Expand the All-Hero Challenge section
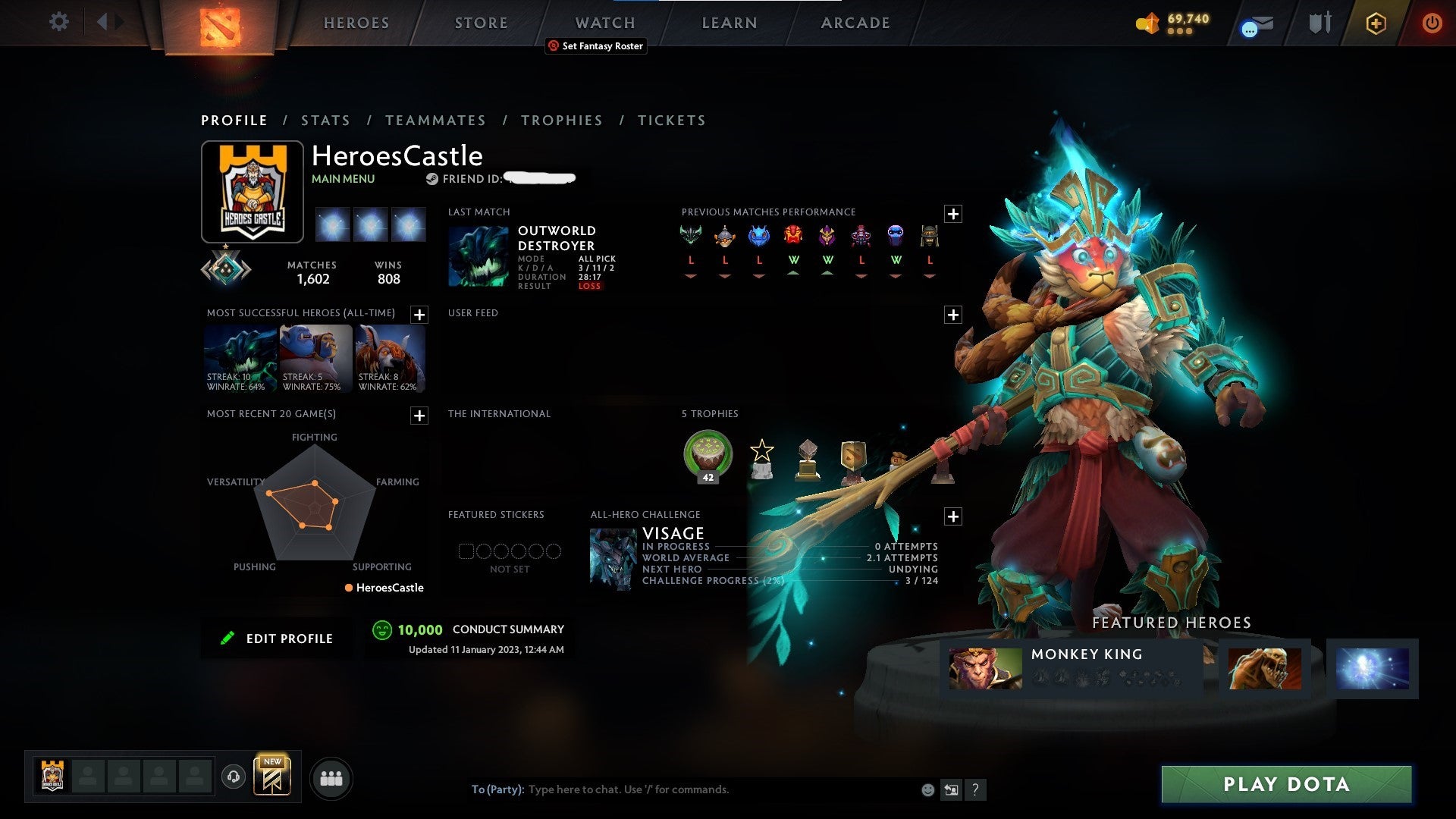 click(x=955, y=516)
